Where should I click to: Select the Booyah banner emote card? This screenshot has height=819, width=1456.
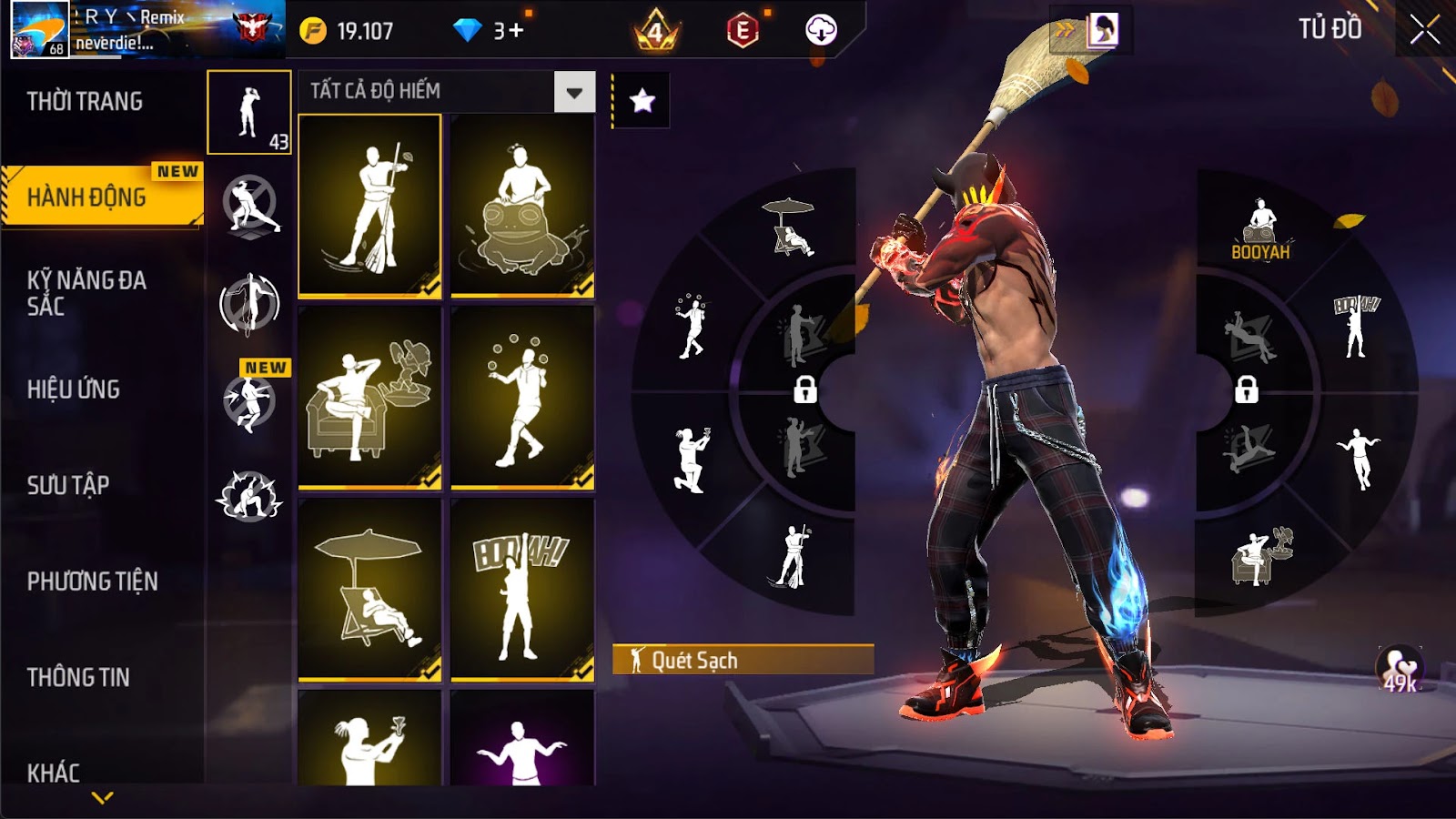[522, 589]
